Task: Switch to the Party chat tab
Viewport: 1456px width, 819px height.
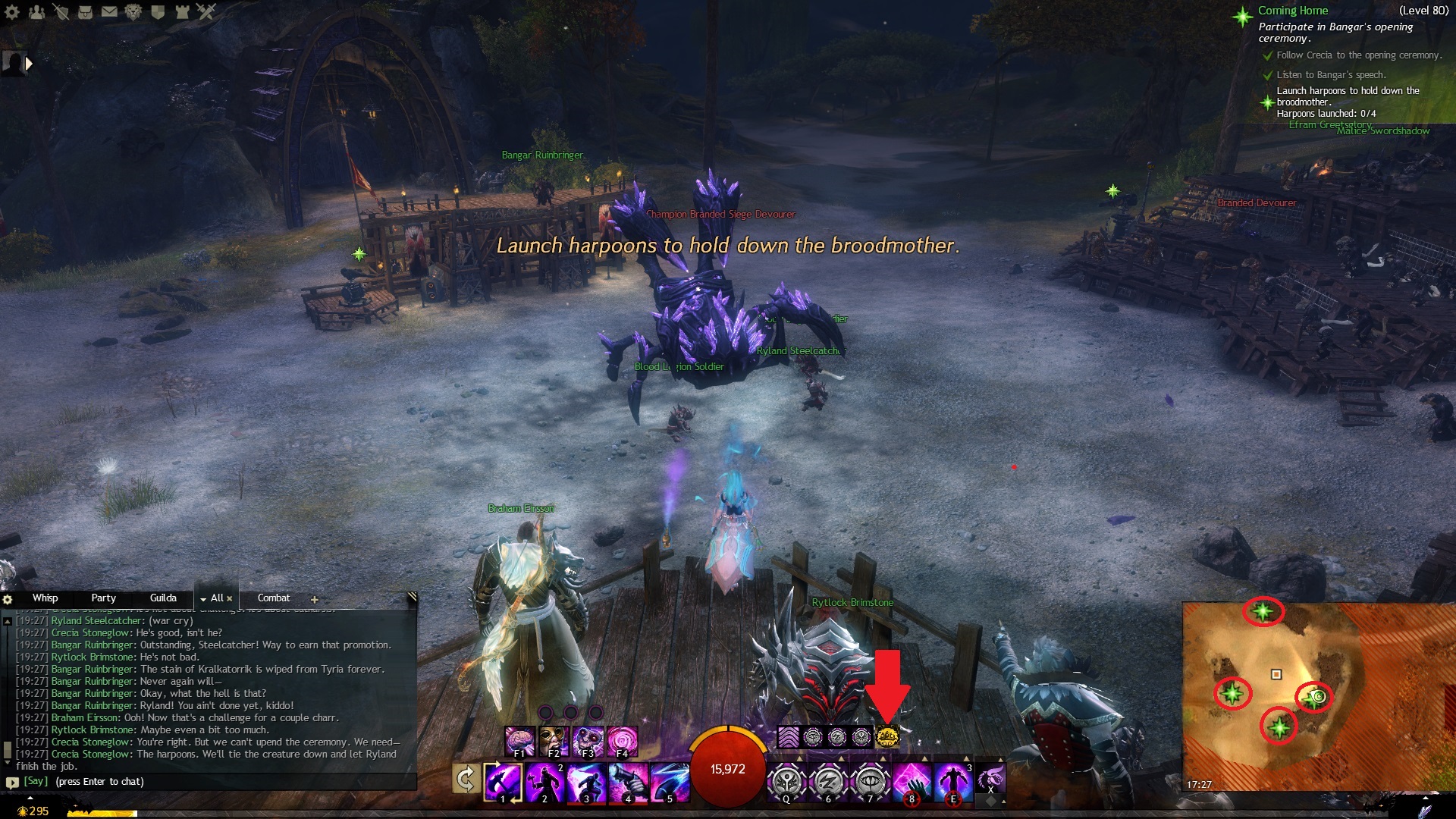Action: pyautogui.click(x=103, y=598)
